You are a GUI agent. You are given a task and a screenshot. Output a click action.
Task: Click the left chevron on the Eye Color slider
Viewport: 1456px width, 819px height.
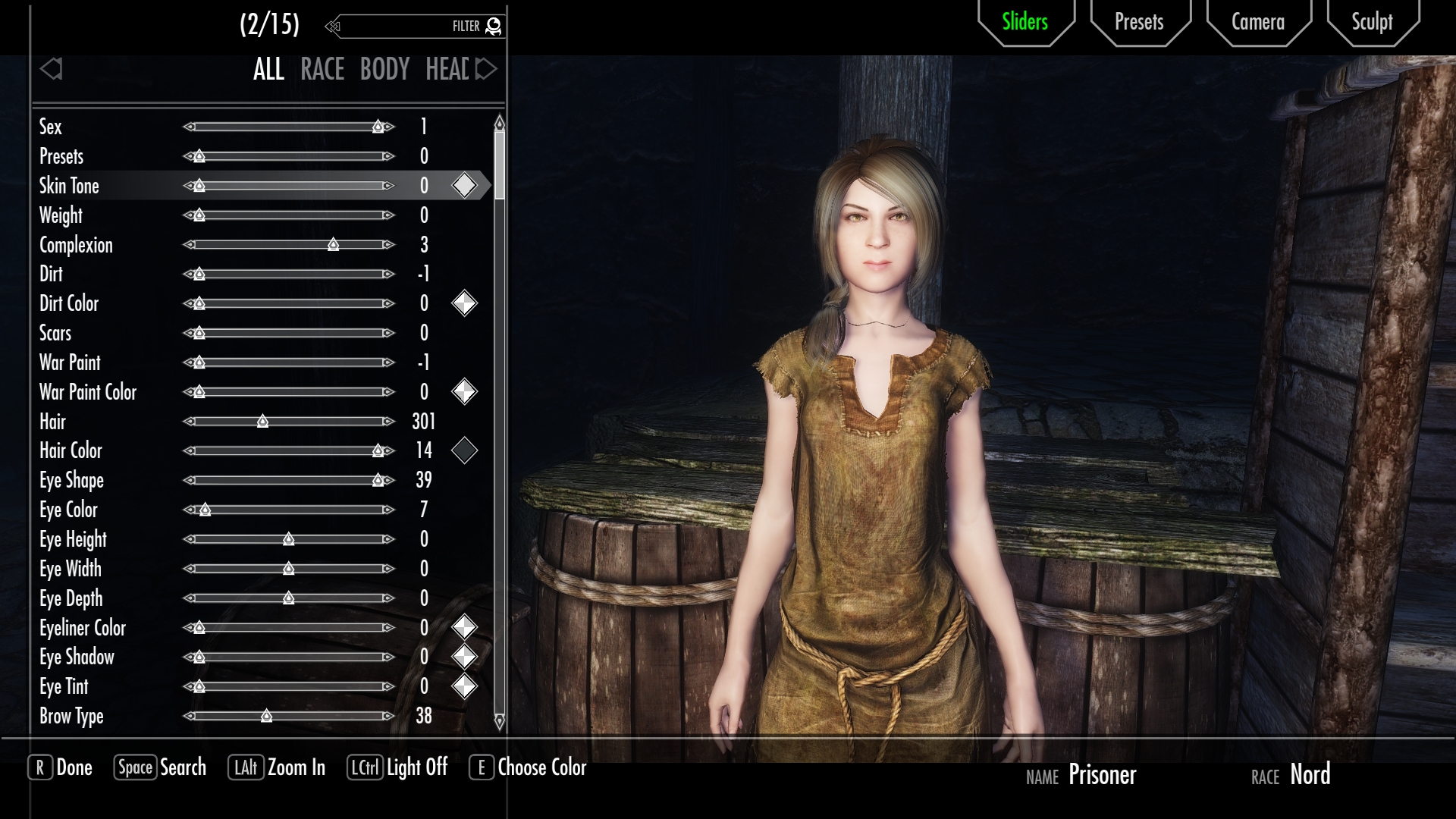188,510
